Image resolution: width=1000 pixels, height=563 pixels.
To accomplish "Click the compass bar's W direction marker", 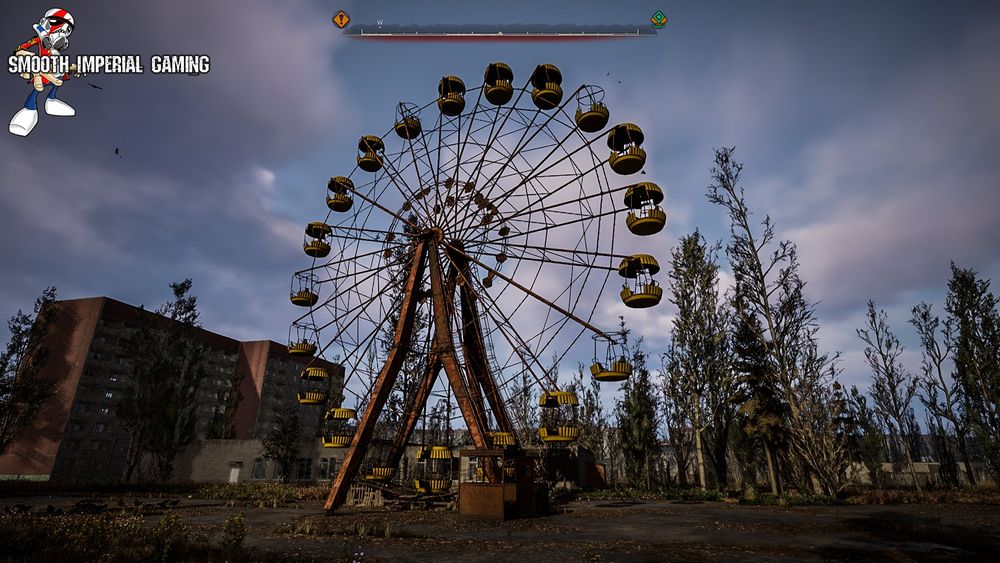I will click(x=380, y=22).
